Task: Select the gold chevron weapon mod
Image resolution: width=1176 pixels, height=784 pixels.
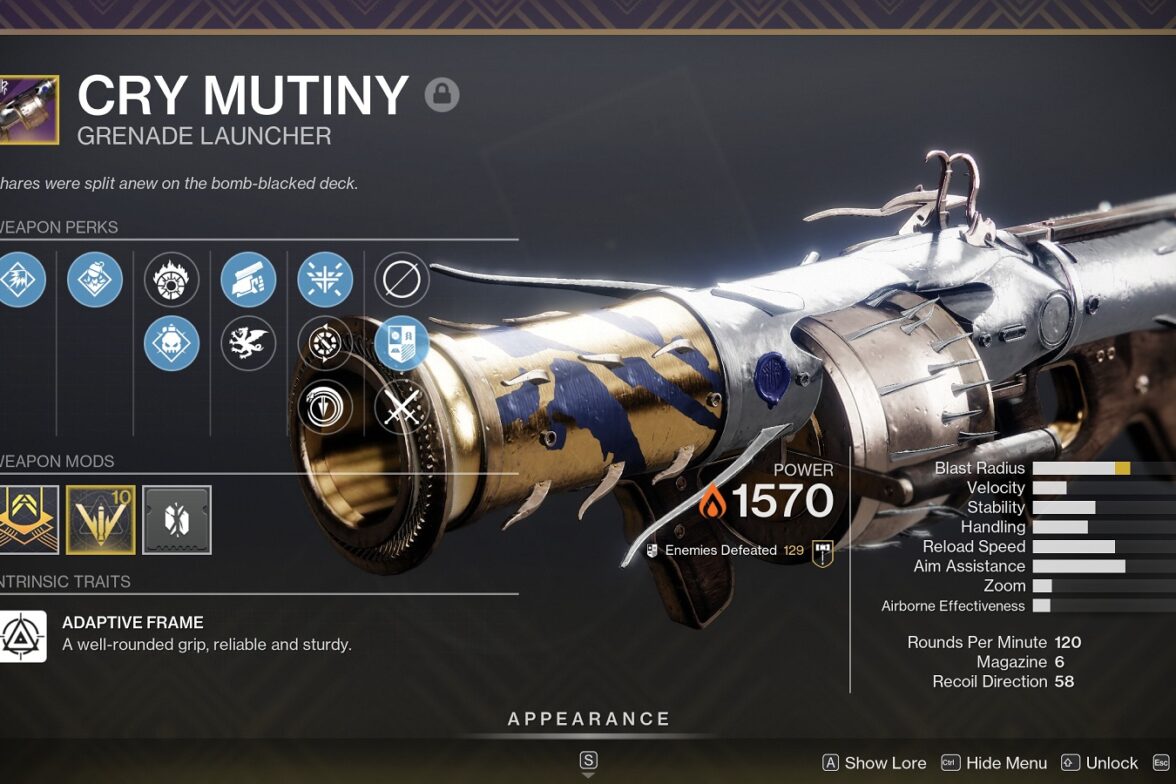Action: 26,520
